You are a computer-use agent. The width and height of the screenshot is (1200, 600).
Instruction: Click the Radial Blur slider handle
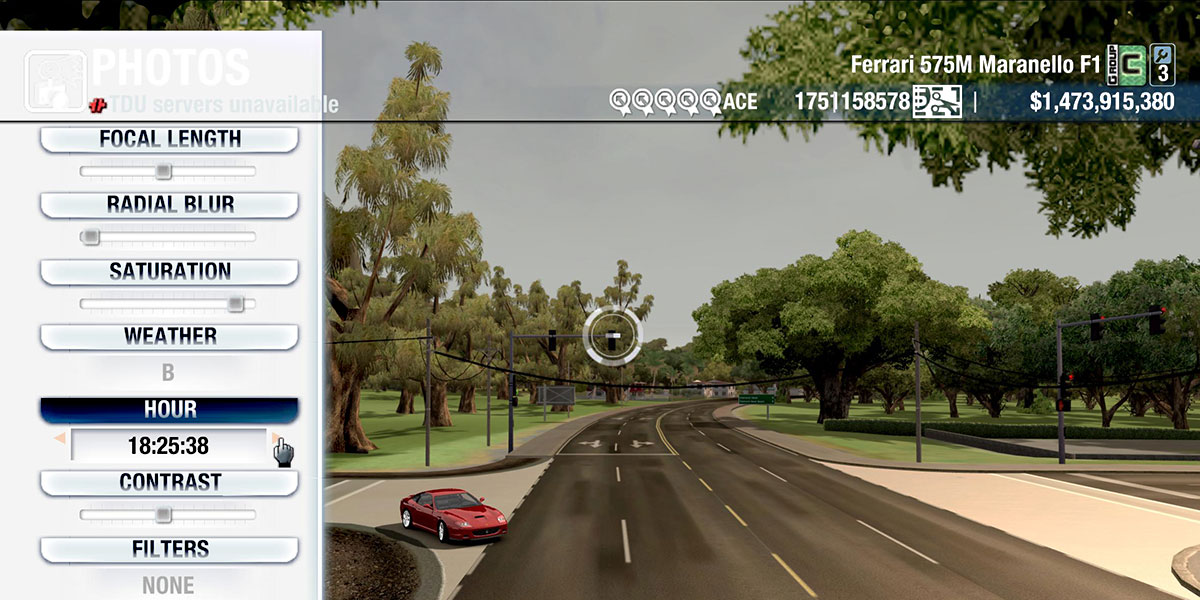pos(90,237)
